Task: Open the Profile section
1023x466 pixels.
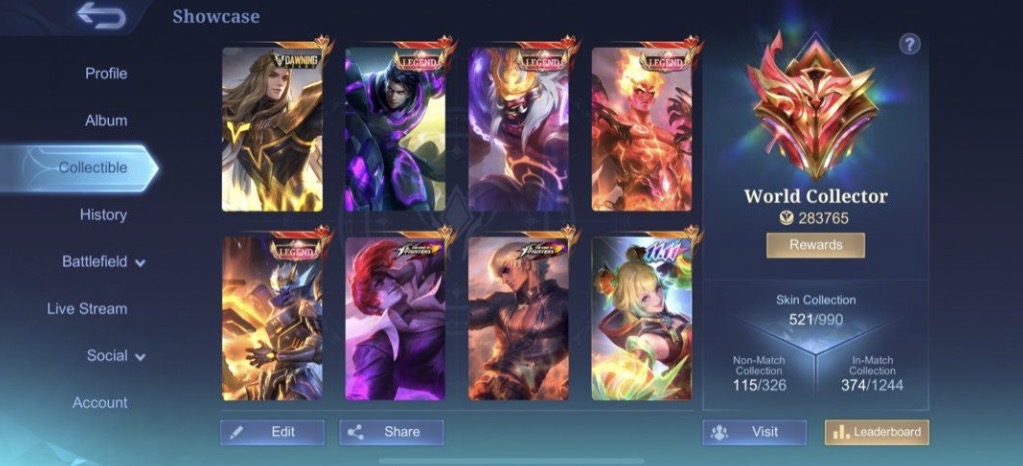Action: click(106, 73)
